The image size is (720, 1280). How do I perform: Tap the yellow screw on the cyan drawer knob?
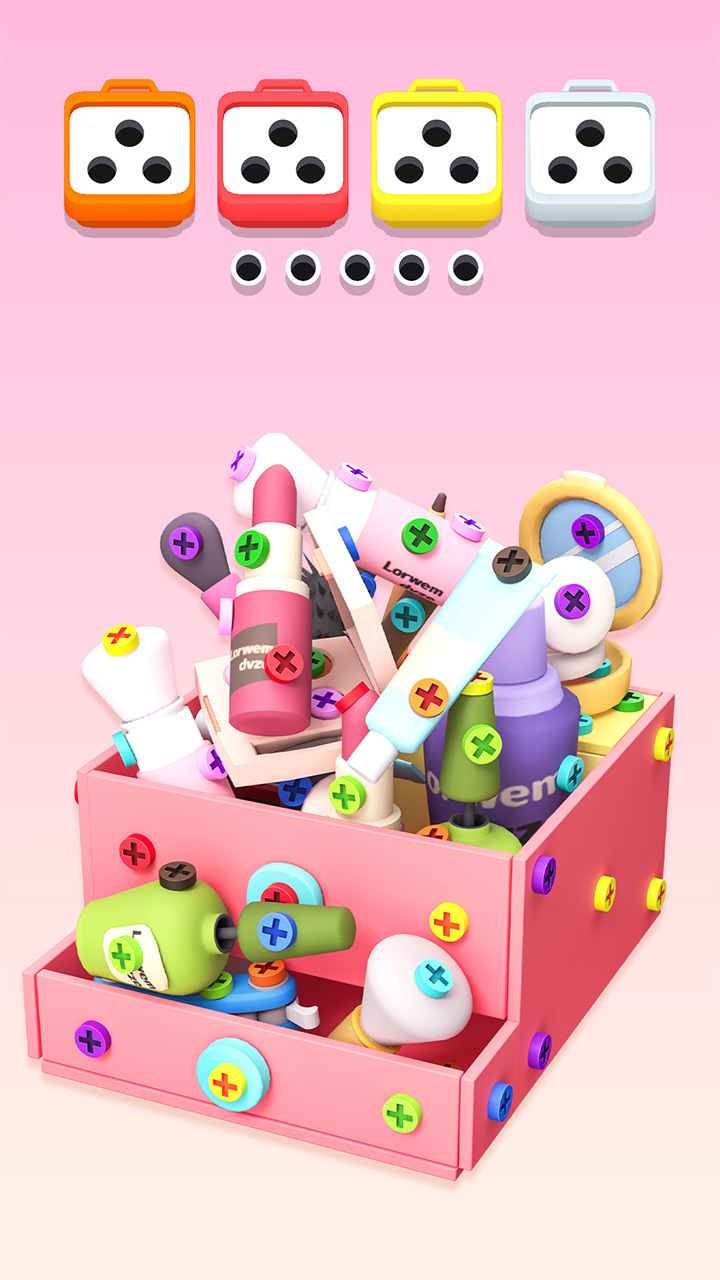pyautogui.click(x=226, y=1083)
